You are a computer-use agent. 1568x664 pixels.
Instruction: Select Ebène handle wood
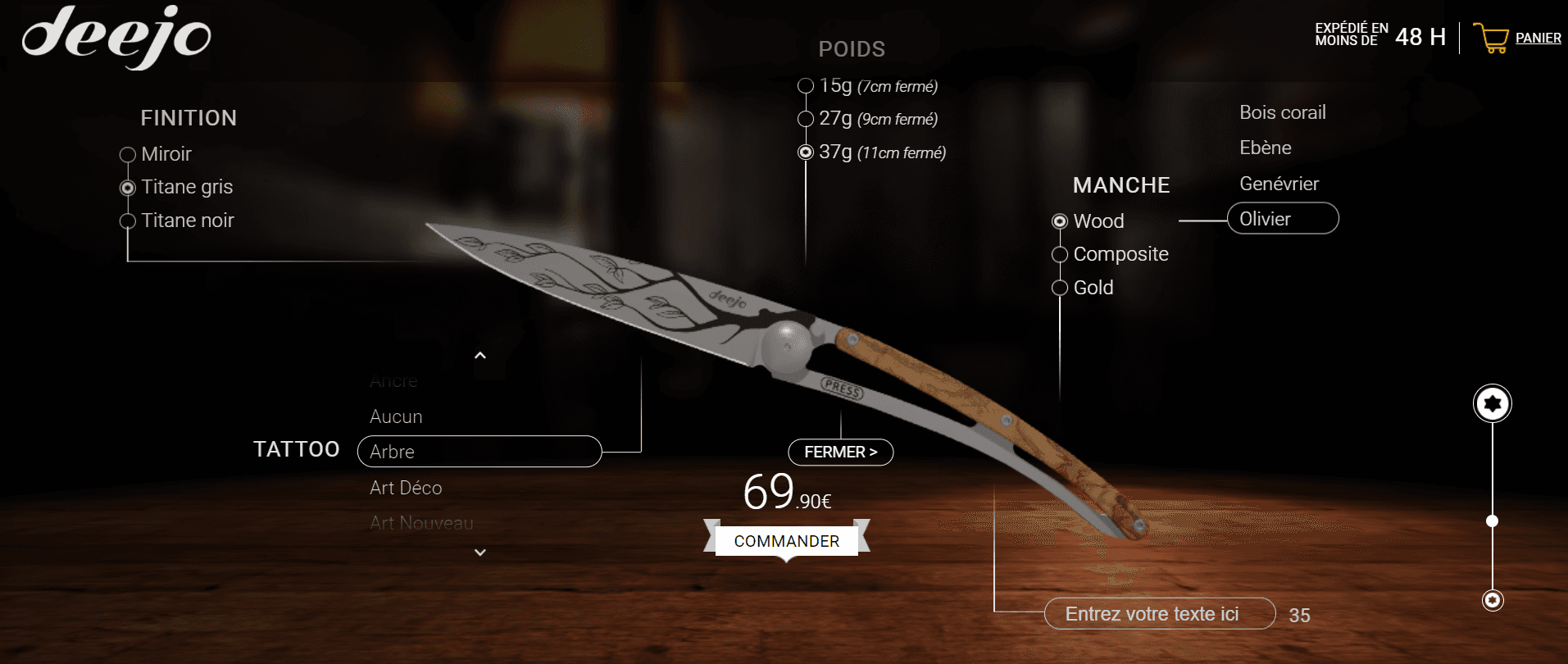(1265, 148)
